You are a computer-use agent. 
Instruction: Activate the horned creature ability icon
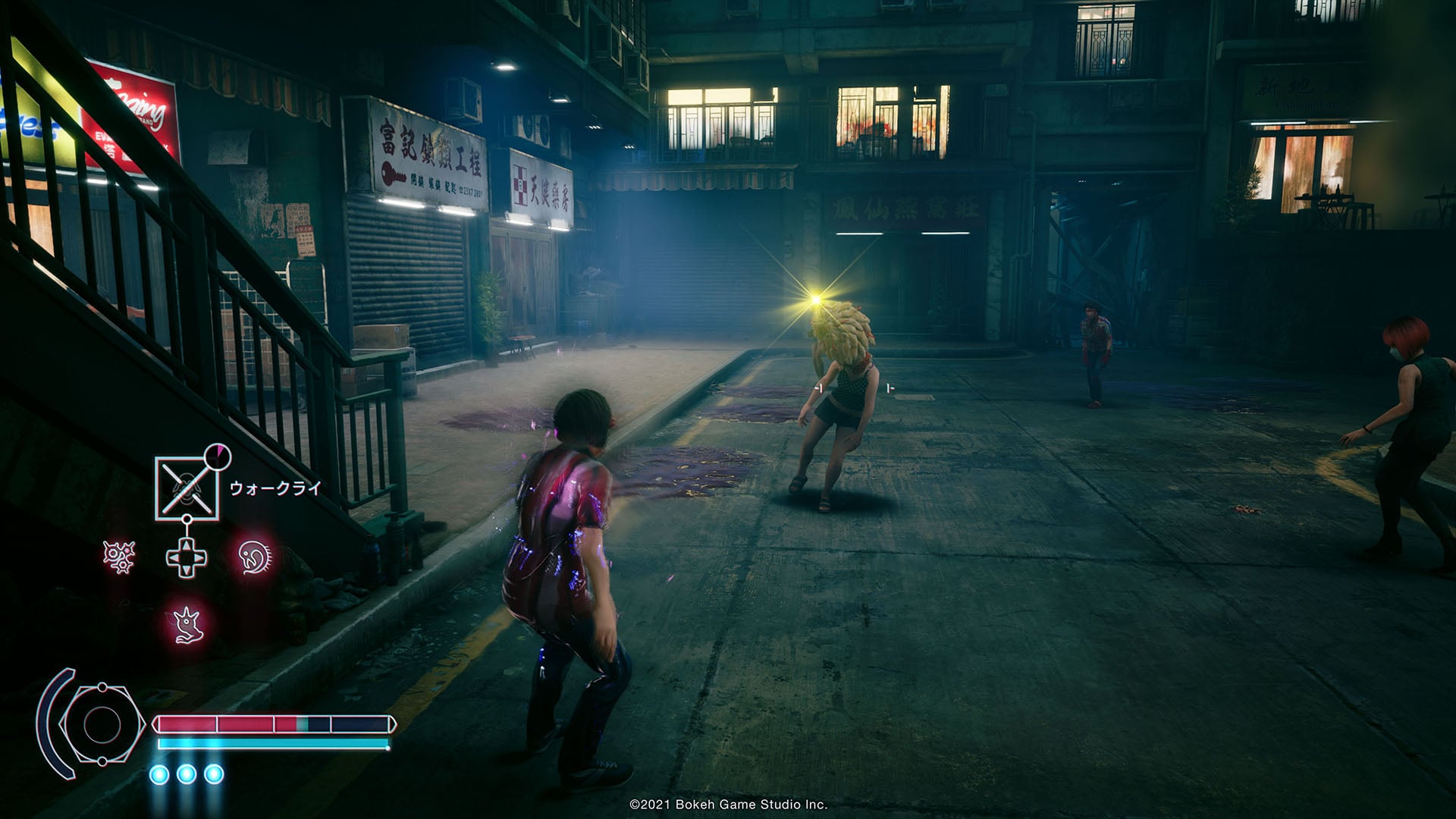(186, 624)
